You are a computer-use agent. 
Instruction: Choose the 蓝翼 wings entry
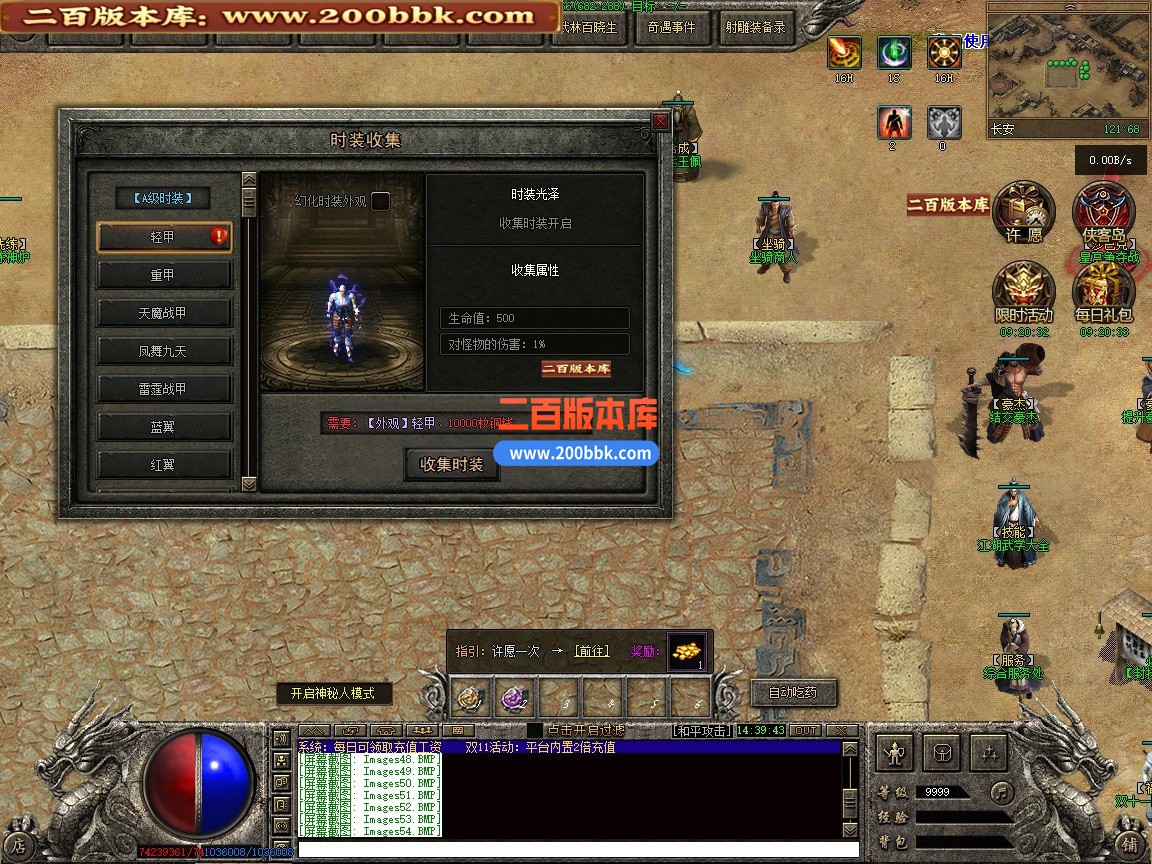tap(164, 427)
